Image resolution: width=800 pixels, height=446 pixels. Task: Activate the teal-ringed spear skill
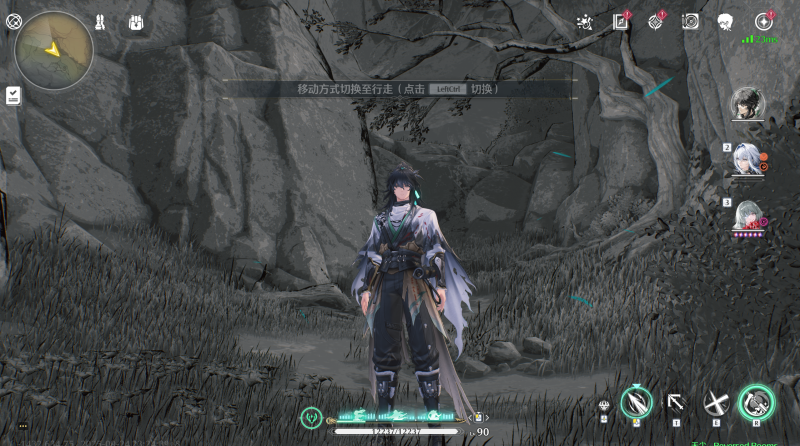click(x=637, y=402)
